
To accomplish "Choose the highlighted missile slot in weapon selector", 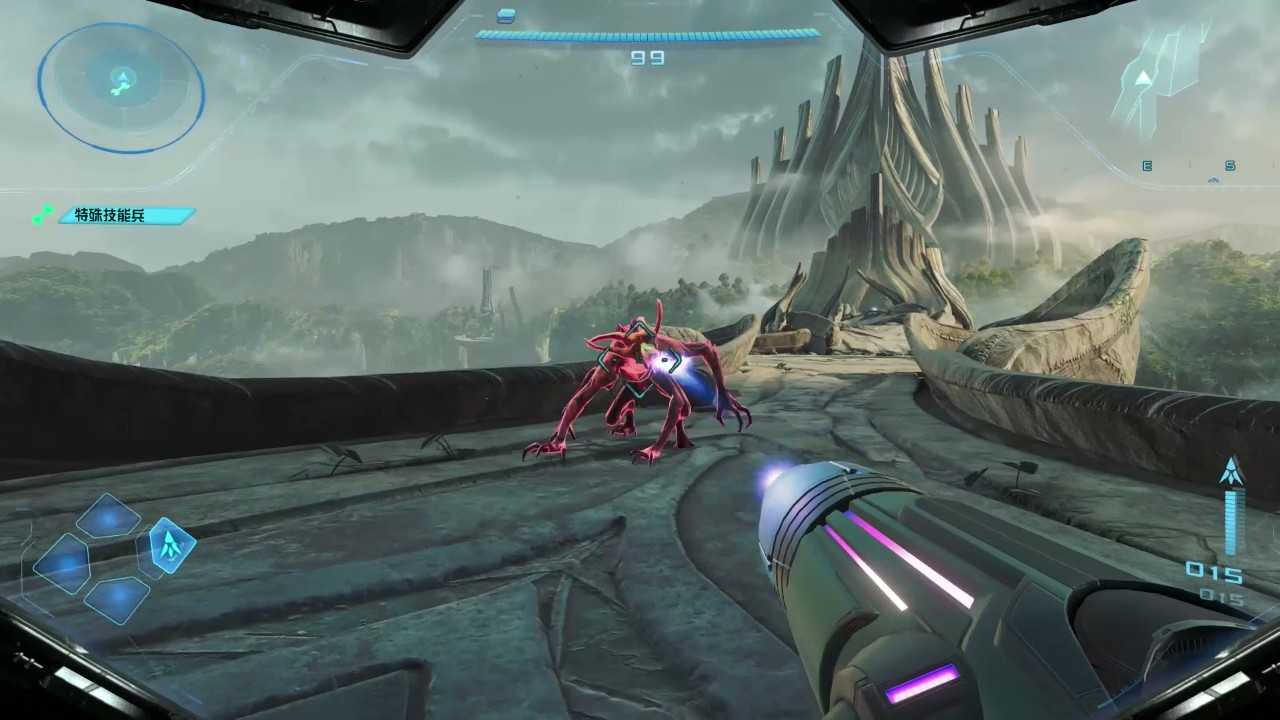I will point(171,545).
